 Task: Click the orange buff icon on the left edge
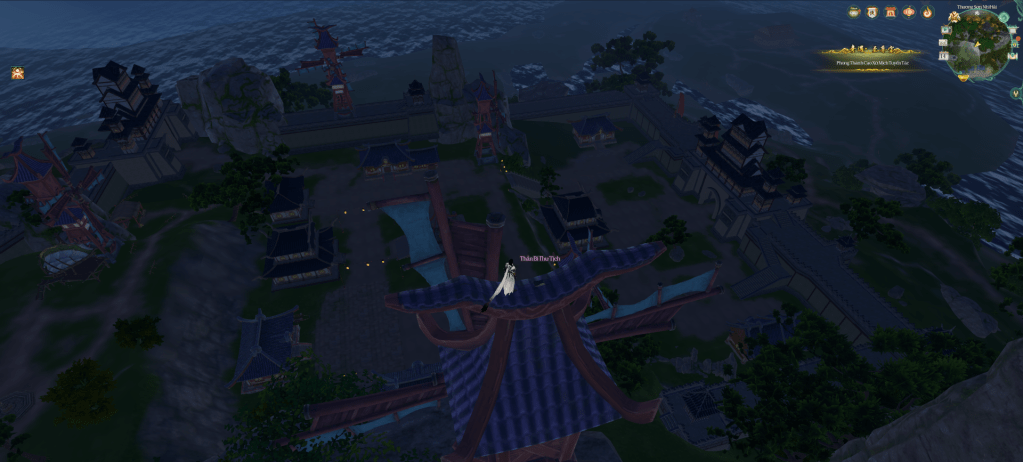[17, 73]
